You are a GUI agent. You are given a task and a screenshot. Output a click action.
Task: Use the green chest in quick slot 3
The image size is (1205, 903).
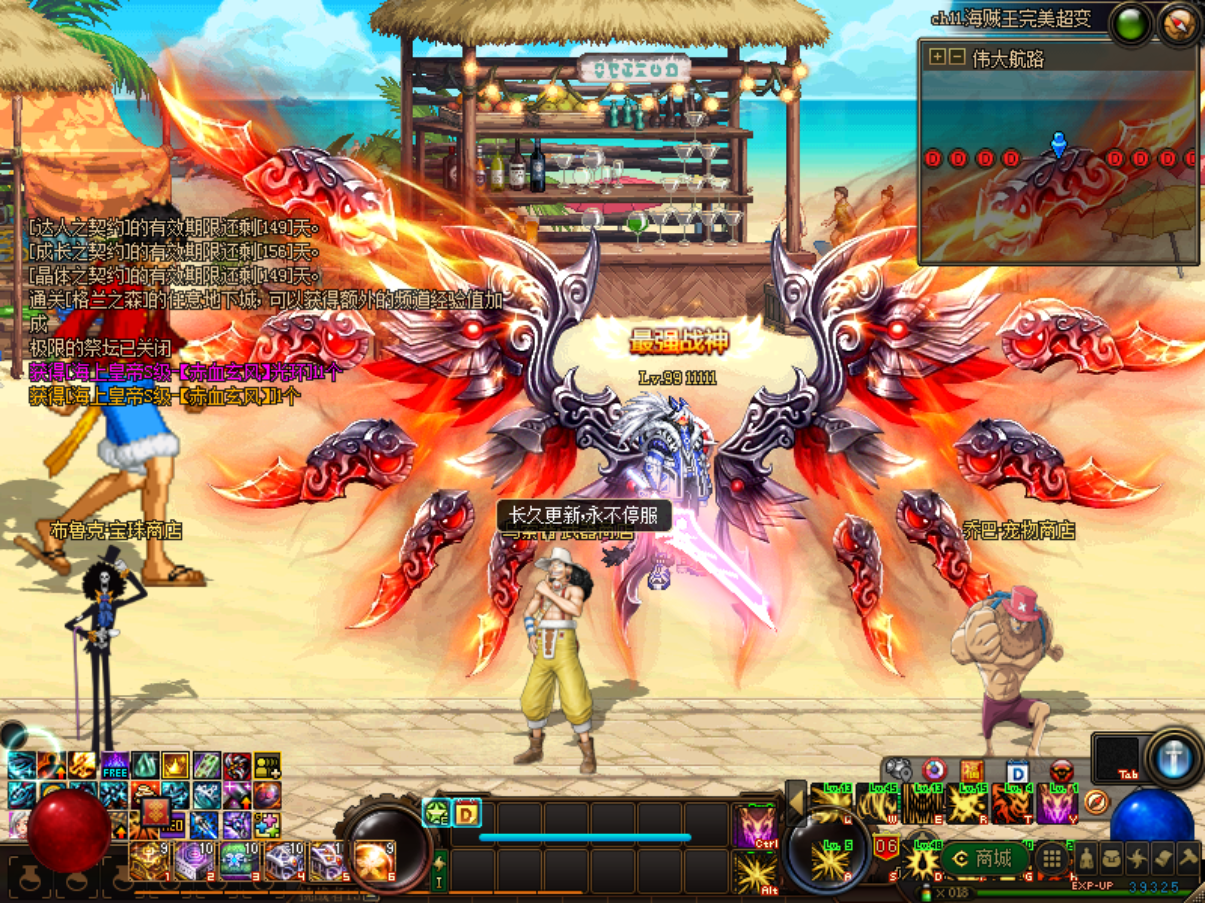239,859
